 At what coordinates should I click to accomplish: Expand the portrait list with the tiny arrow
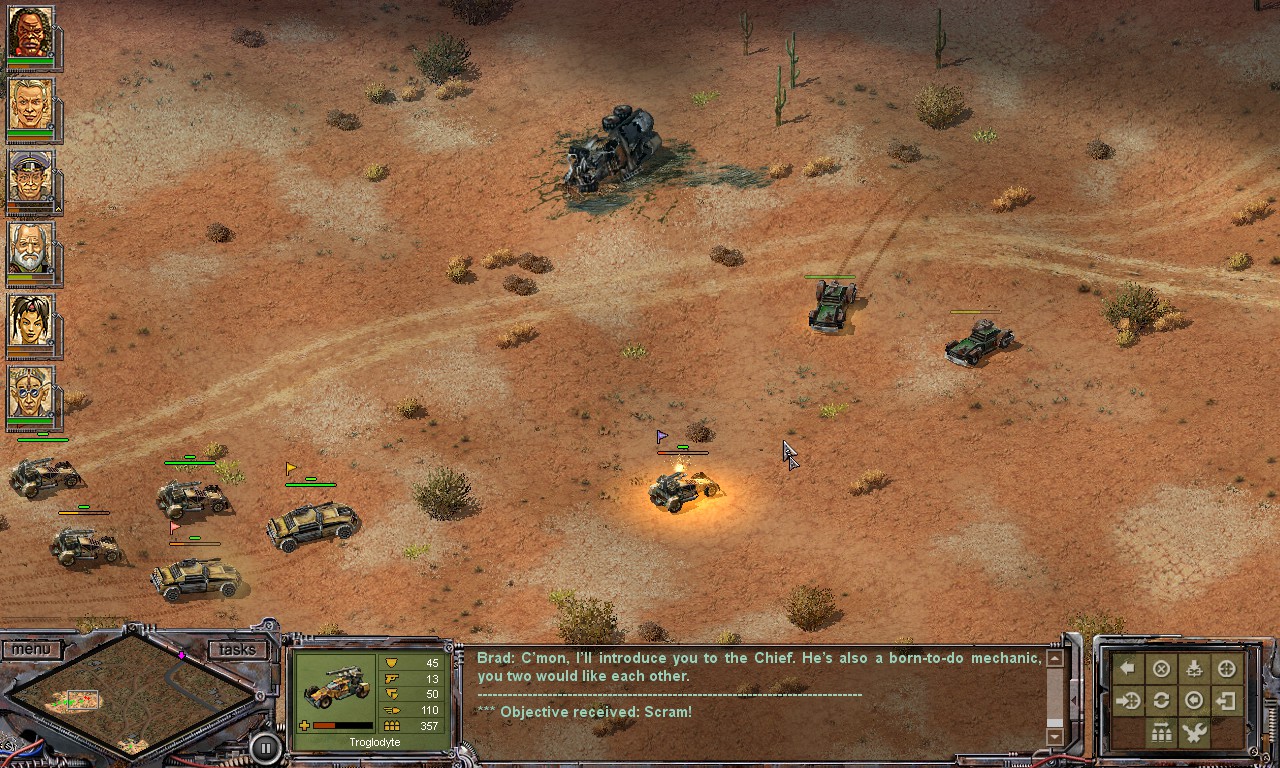(x=61, y=210)
